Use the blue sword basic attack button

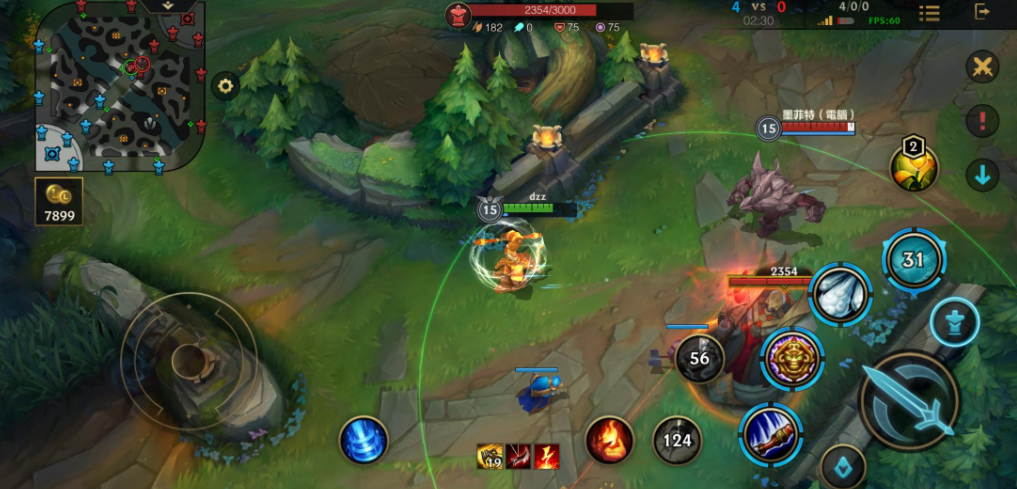(x=909, y=401)
